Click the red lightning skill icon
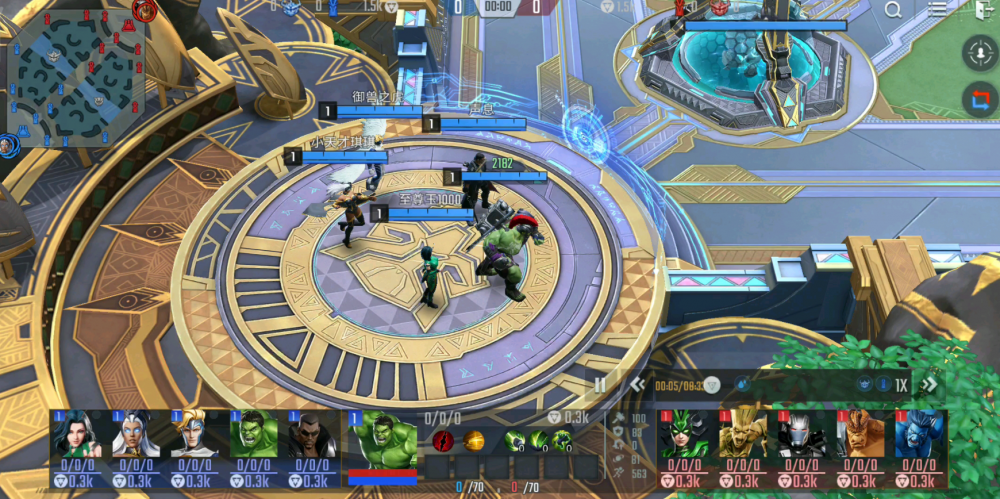This screenshot has height=499, width=1000. pos(443,440)
